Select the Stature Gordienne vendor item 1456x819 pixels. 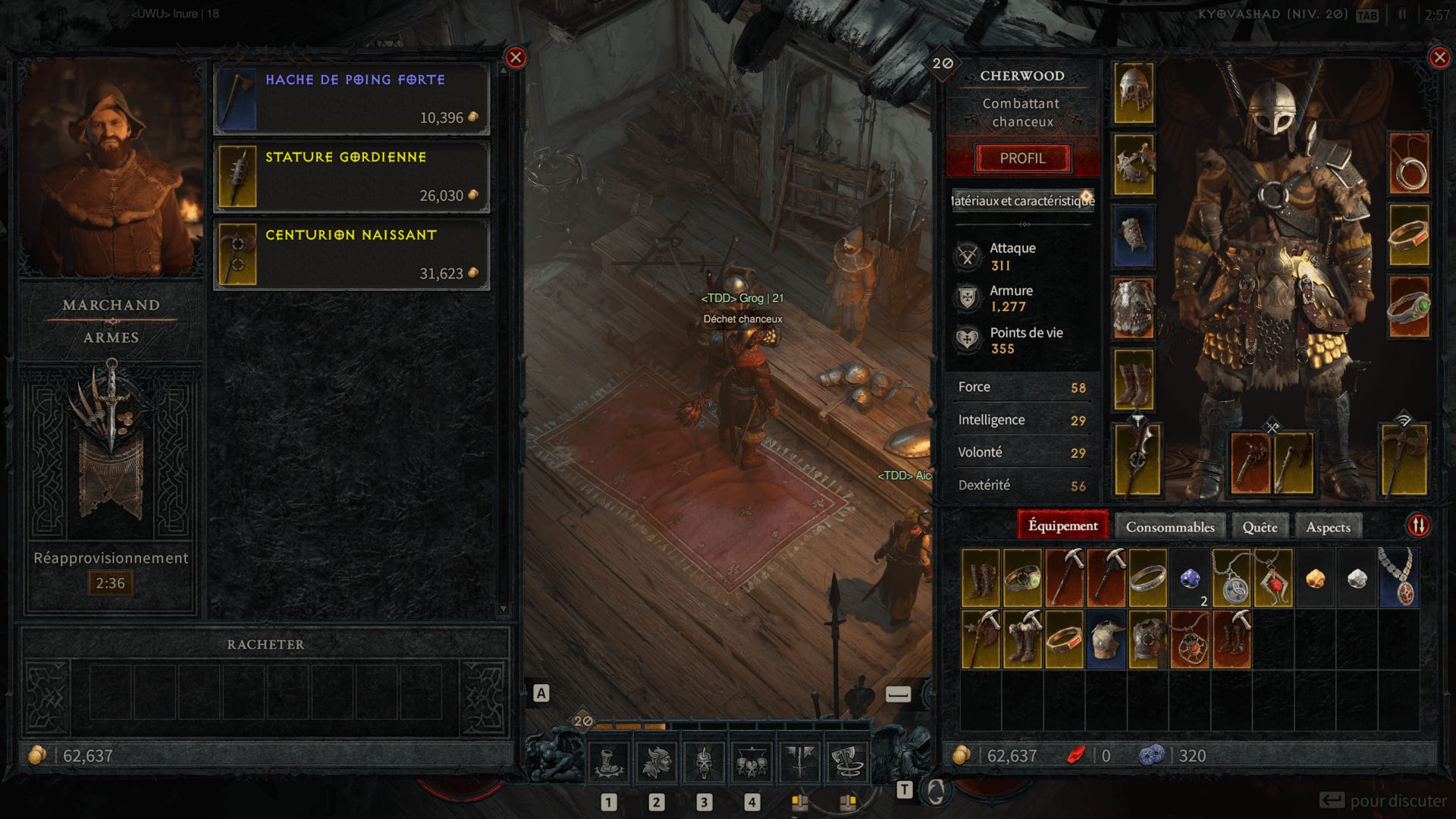pyautogui.click(x=352, y=177)
